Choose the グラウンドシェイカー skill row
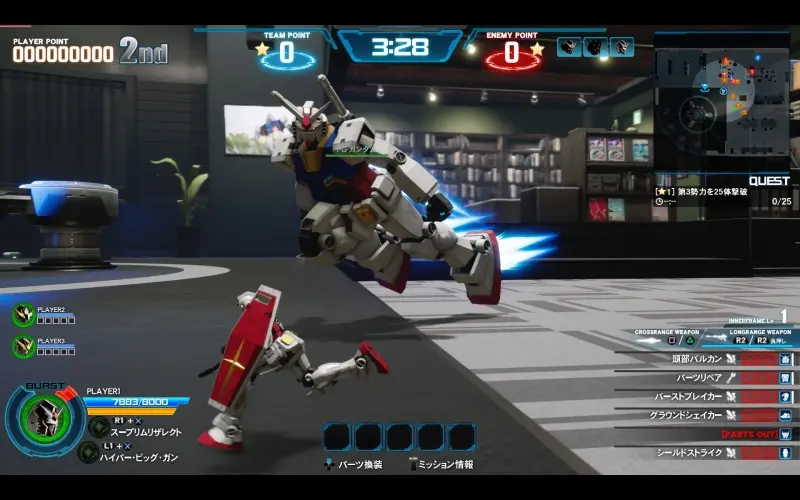This screenshot has width=800, height=500. 706,415
